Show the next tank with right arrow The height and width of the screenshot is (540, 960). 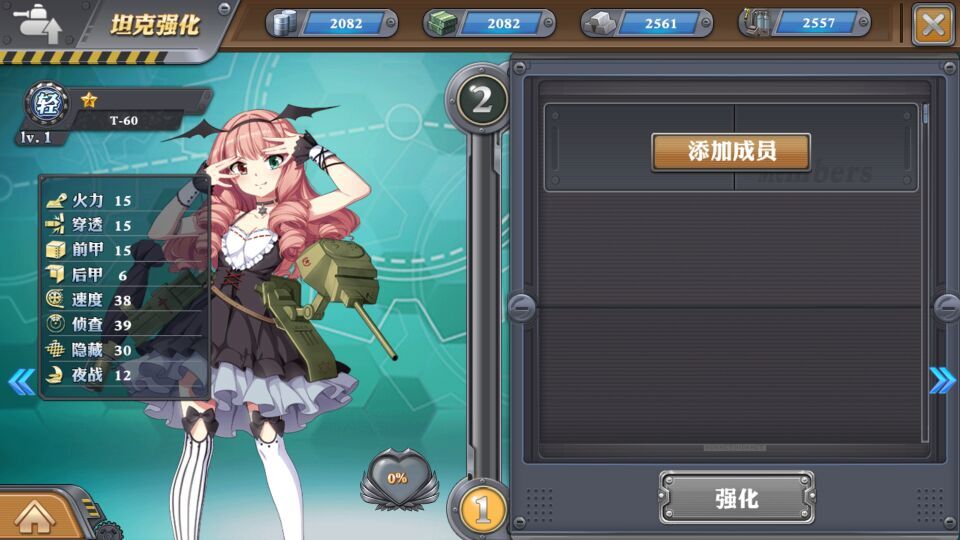pyautogui.click(x=942, y=380)
